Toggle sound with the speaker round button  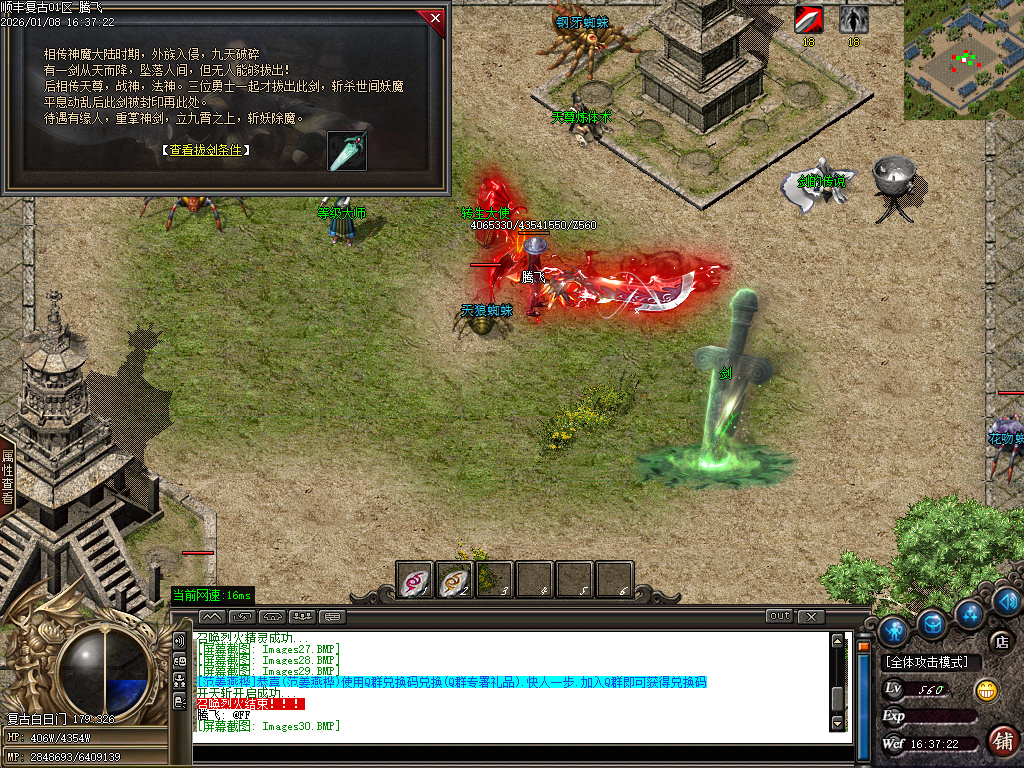pos(1006,601)
